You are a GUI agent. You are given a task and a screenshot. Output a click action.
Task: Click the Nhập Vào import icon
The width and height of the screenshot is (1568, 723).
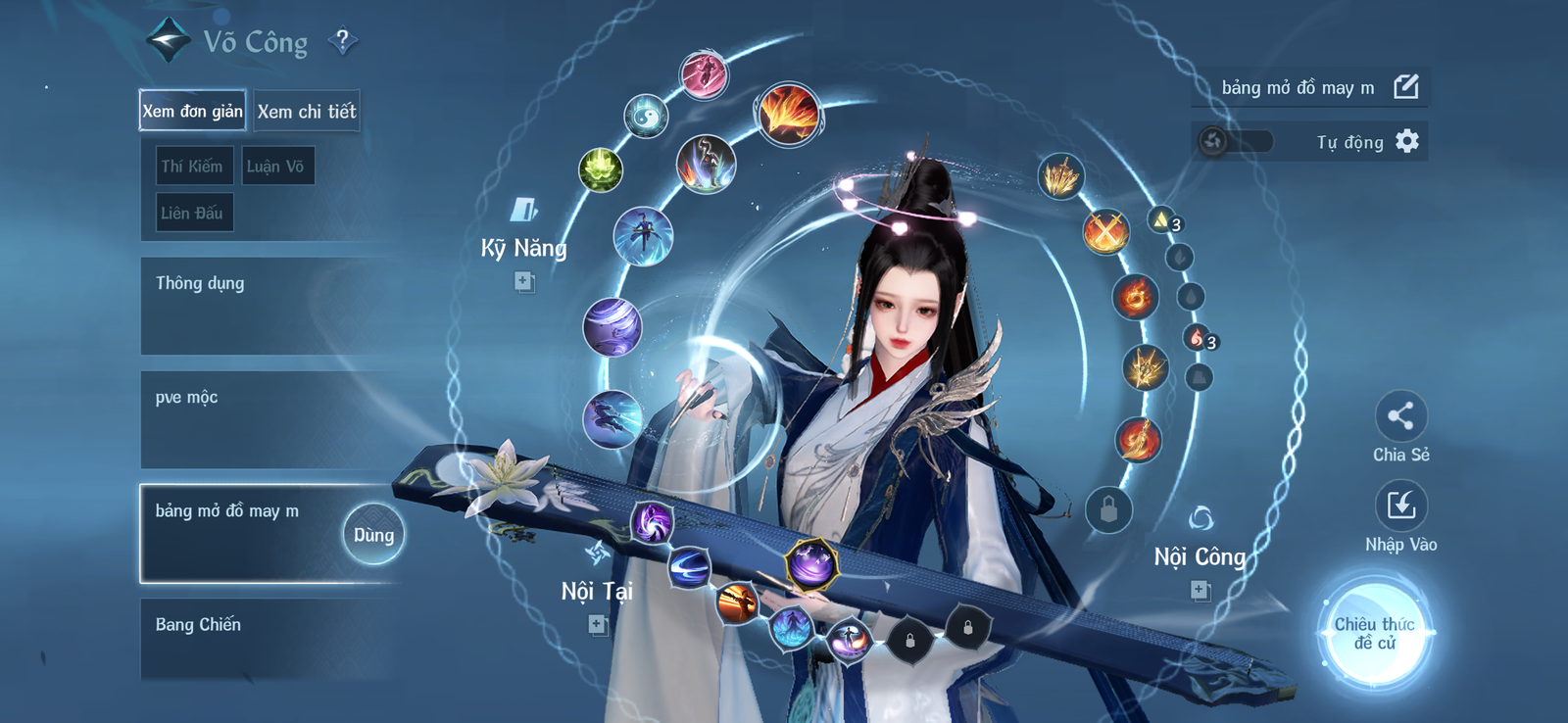pos(1399,502)
